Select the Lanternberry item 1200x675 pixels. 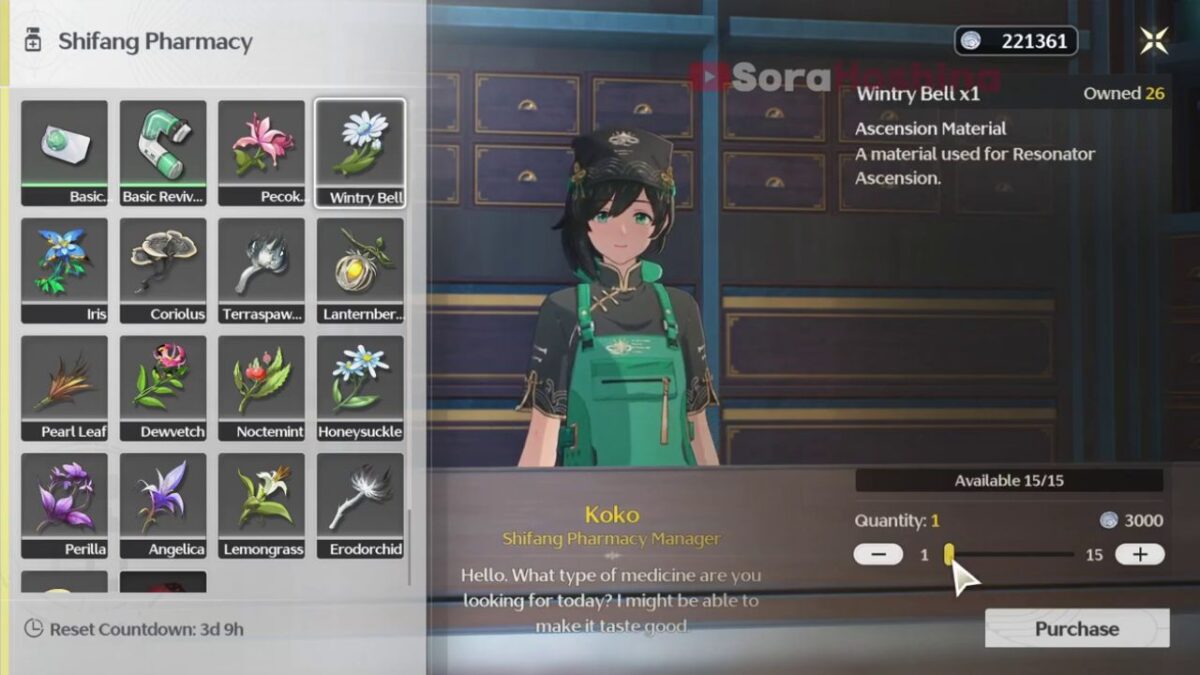pyautogui.click(x=360, y=270)
